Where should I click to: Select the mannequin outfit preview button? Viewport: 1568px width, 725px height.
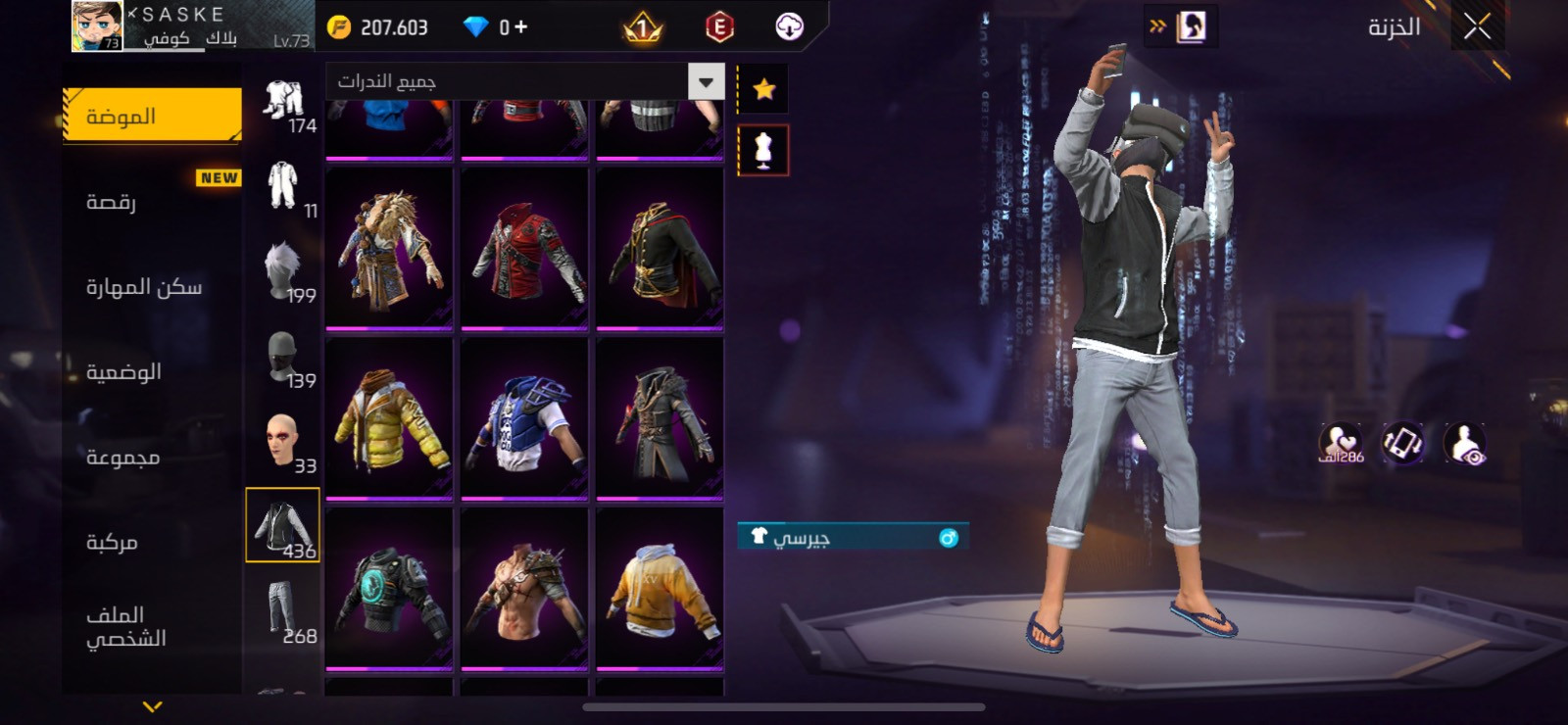pos(763,151)
